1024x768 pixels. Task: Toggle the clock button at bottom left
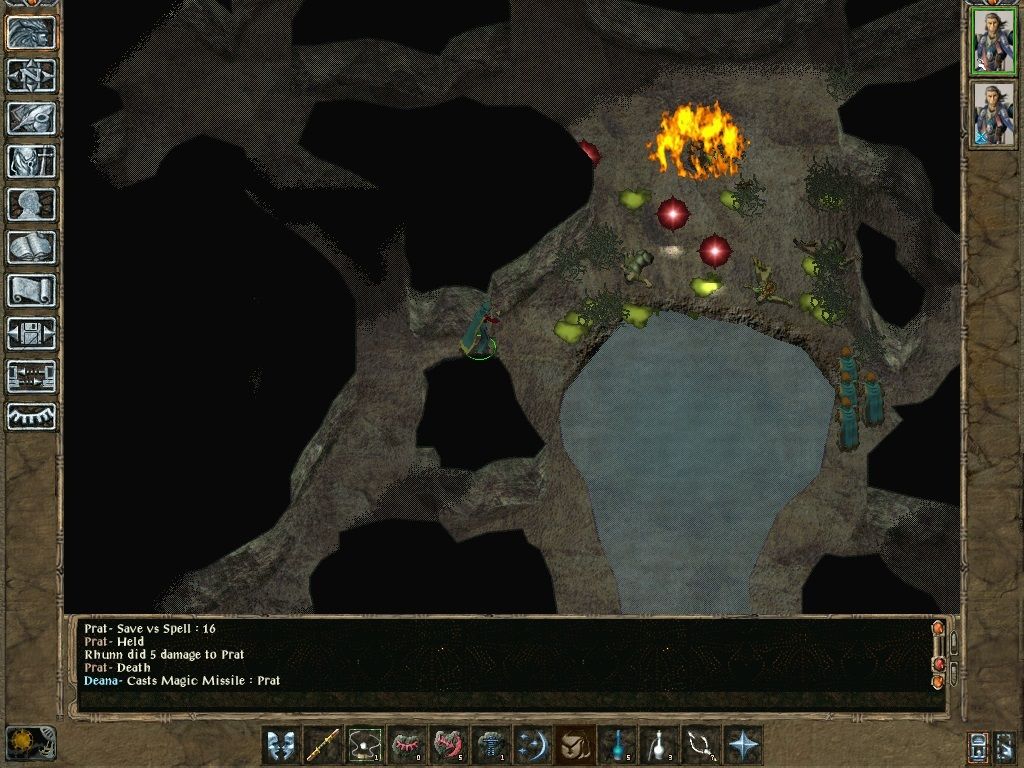coord(31,743)
